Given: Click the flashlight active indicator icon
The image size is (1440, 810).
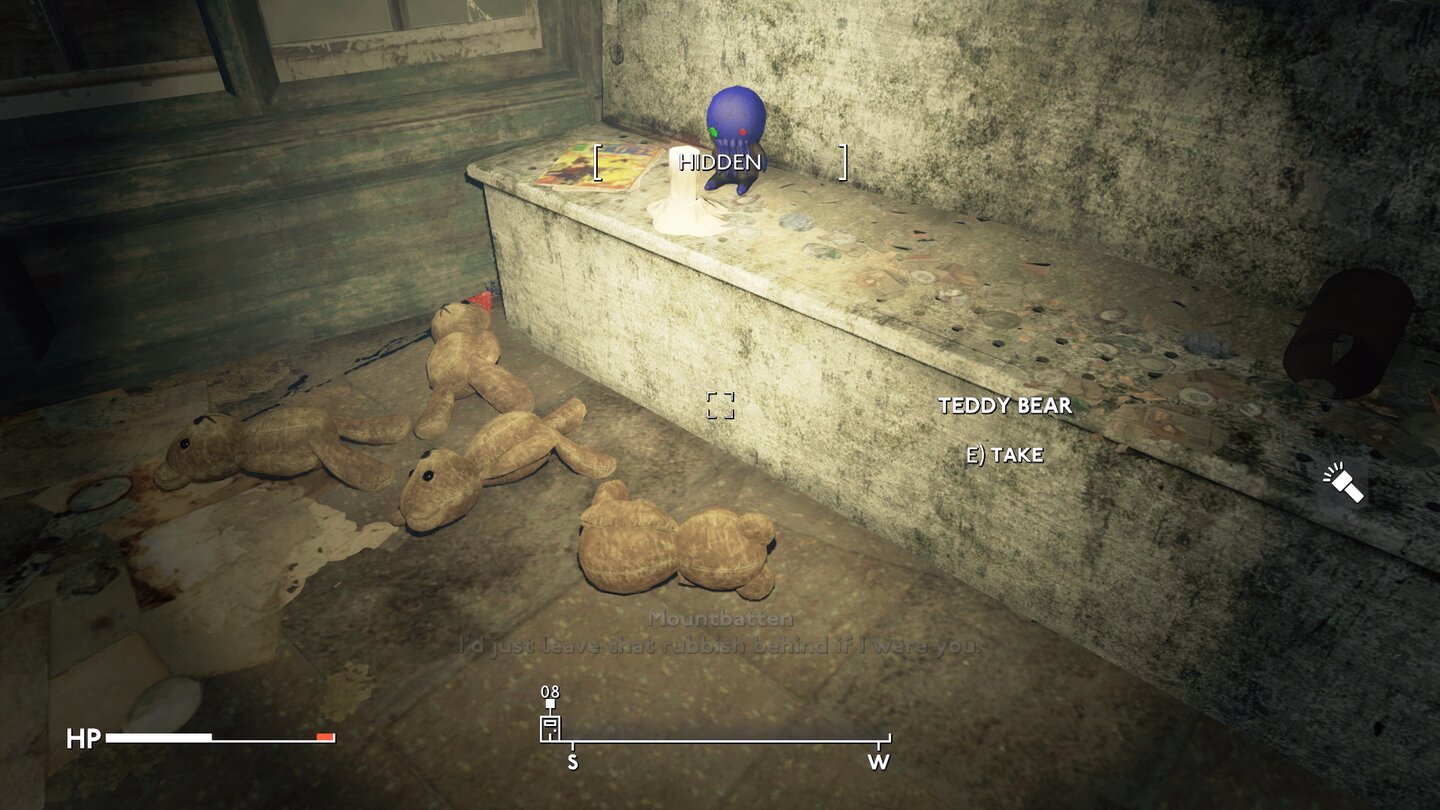Looking at the screenshot, I should (x=1344, y=484).
